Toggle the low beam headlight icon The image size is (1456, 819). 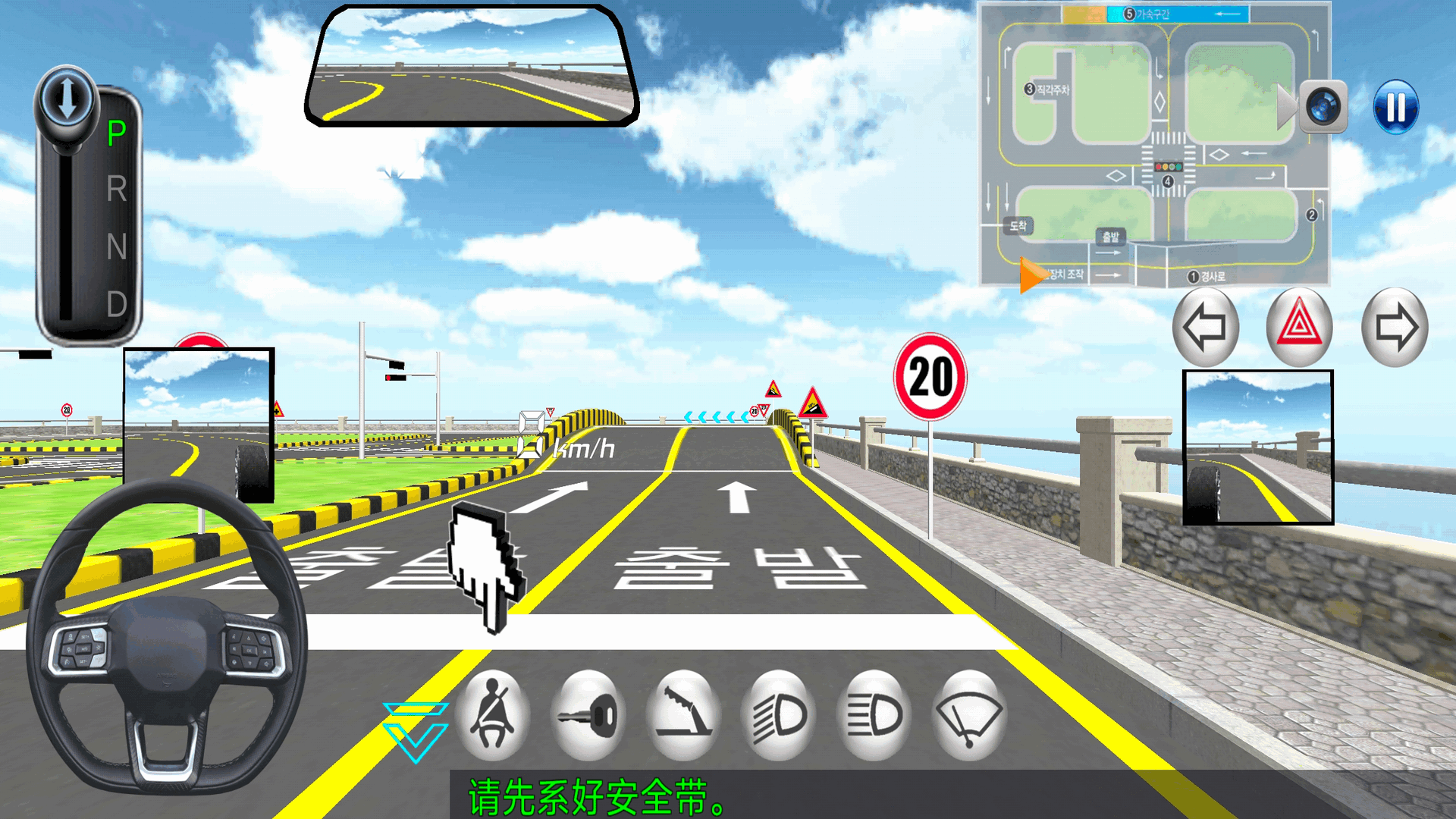coord(780,715)
